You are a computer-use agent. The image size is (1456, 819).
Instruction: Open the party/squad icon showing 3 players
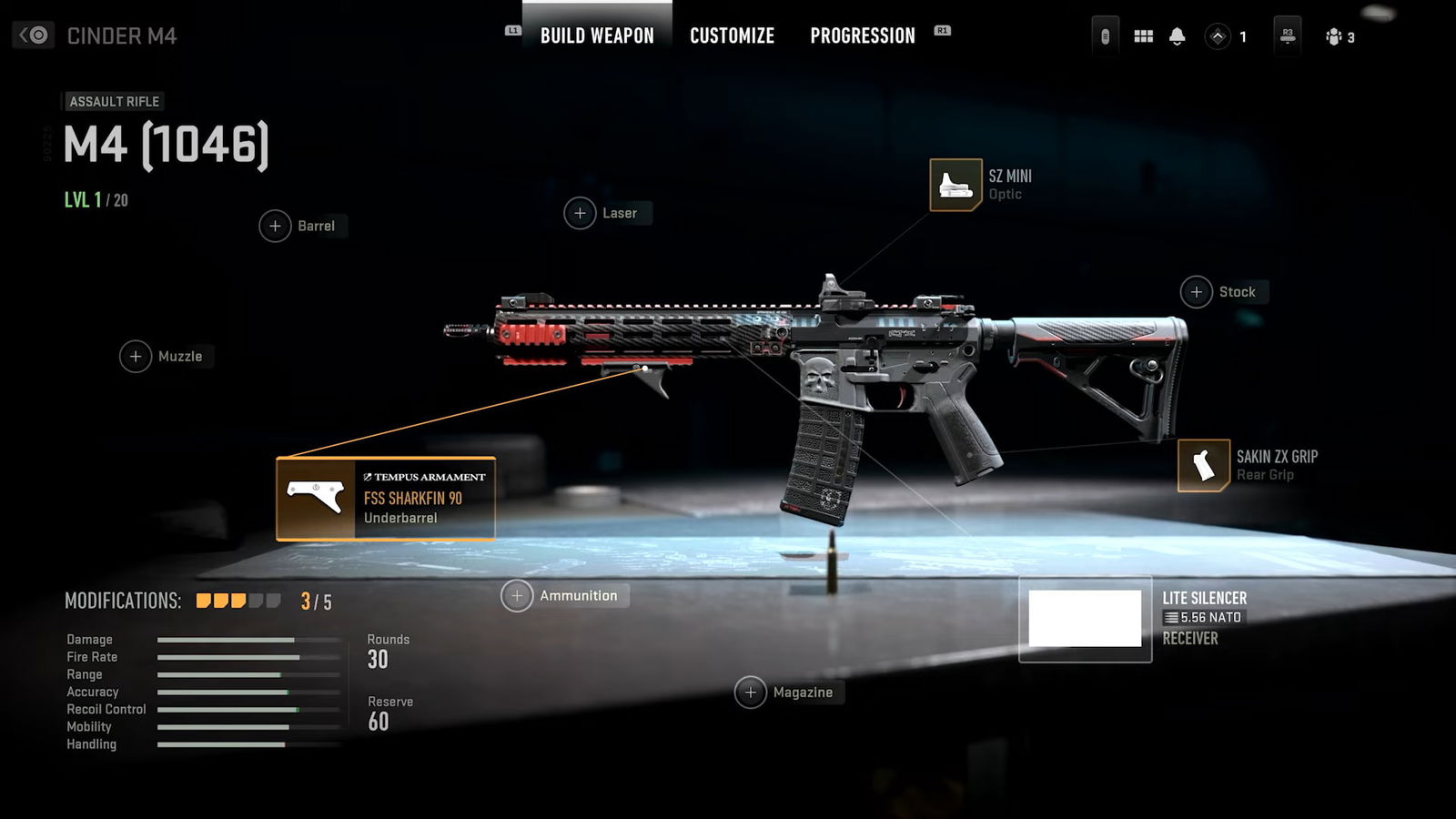pos(1335,36)
